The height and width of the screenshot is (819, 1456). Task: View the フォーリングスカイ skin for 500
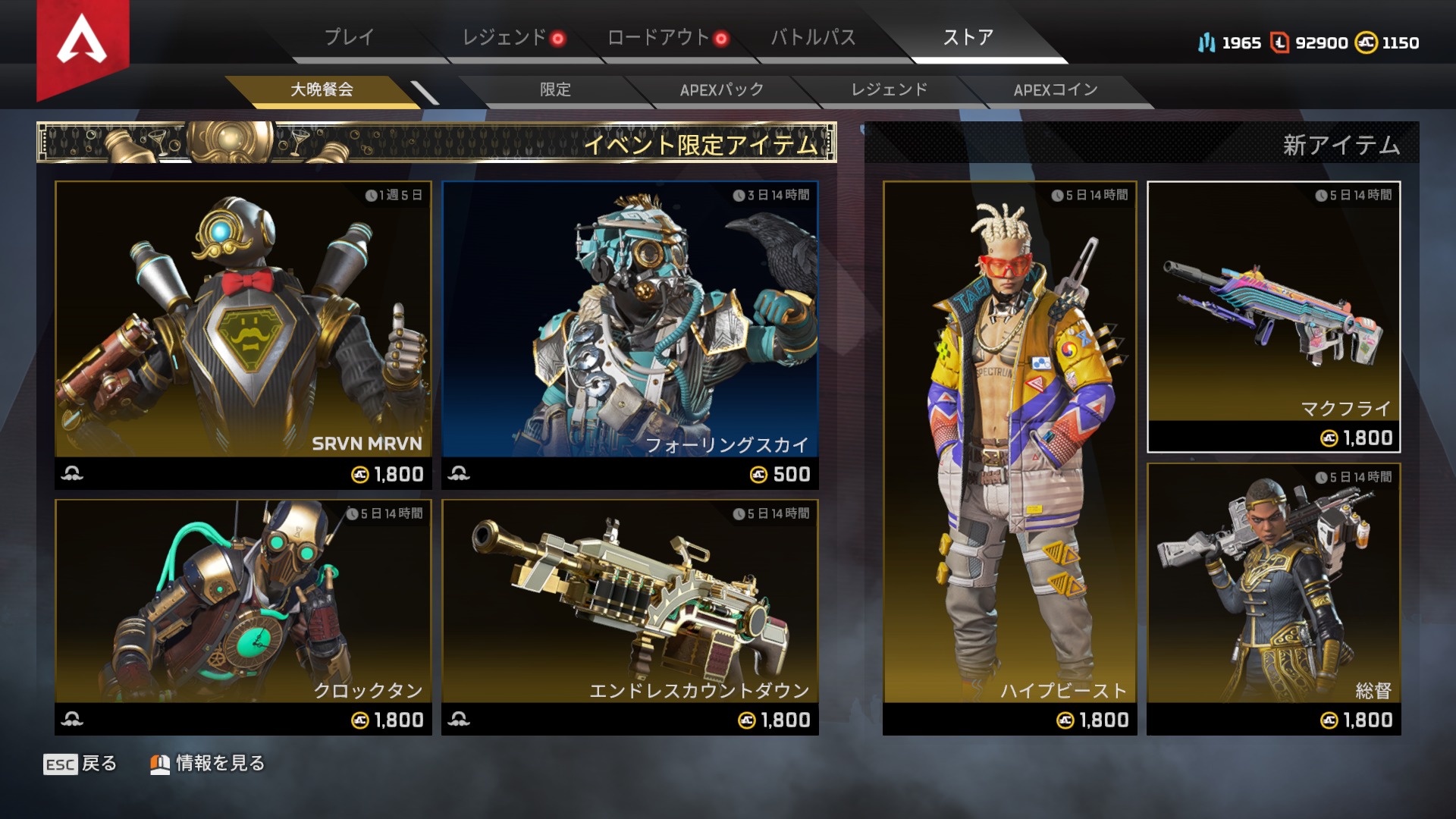point(630,334)
